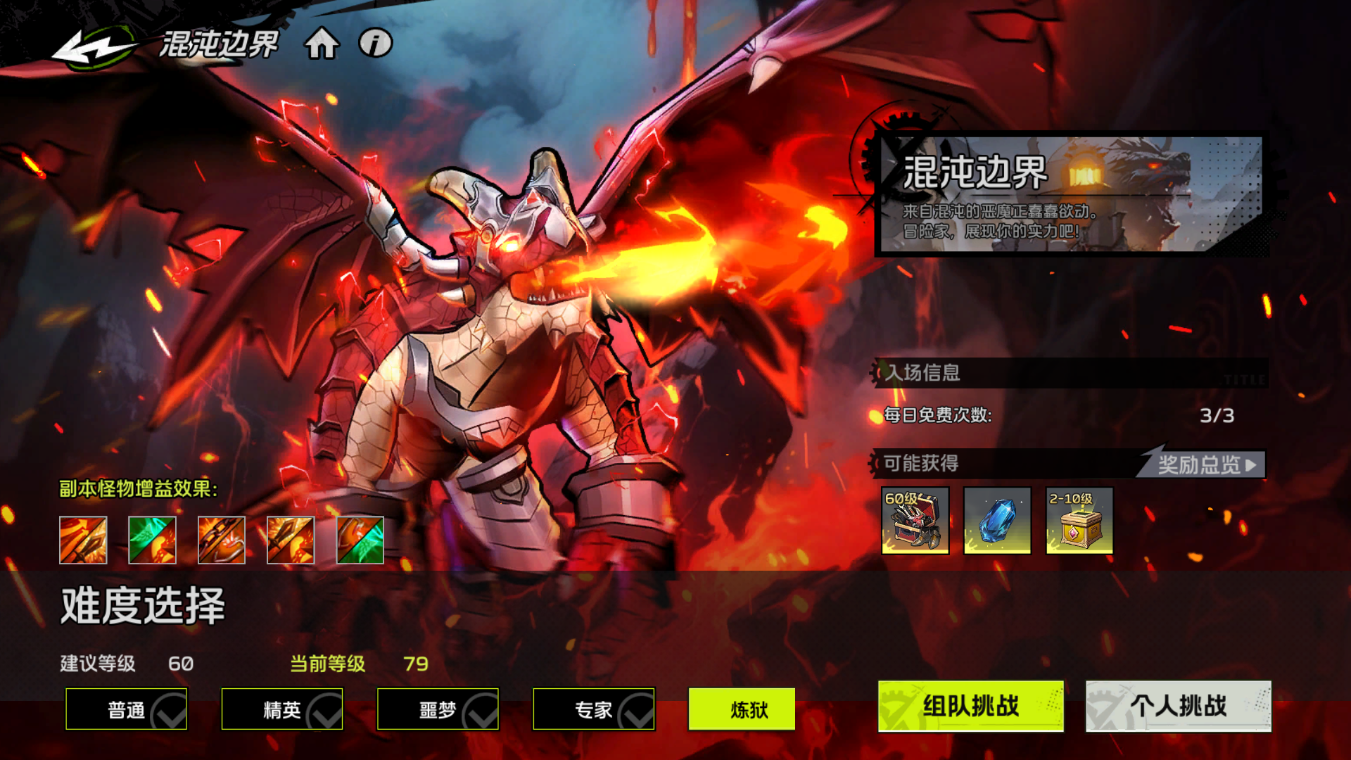Click the 60级 treasure chest reward icon
The image size is (1351, 760).
point(916,520)
